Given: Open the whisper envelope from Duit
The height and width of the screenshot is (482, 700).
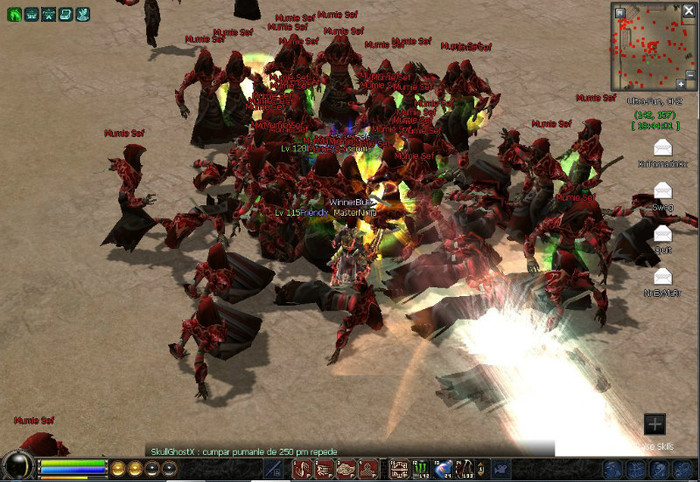Looking at the screenshot, I should tap(662, 234).
